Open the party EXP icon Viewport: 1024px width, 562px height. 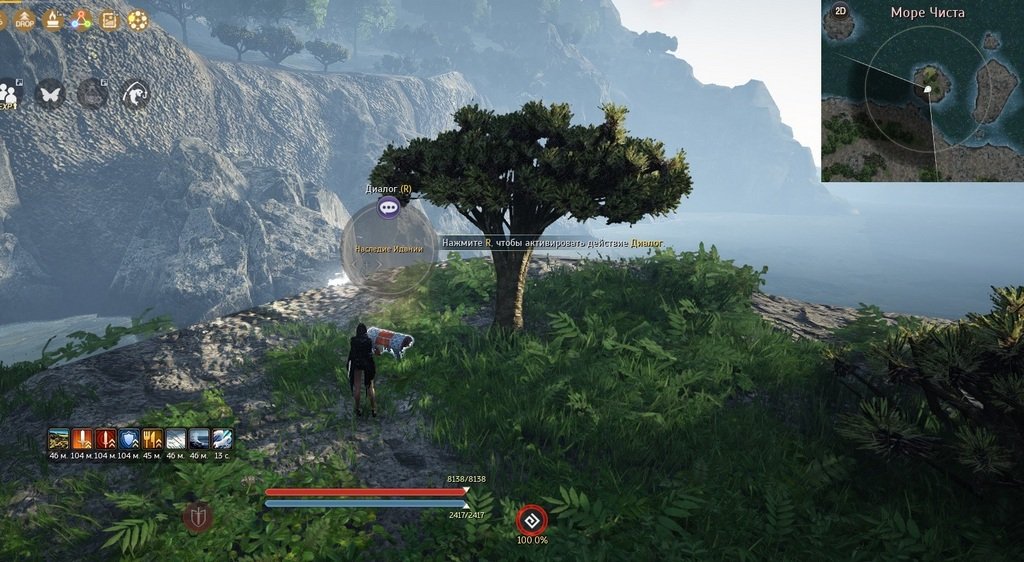pyautogui.click(x=9, y=93)
